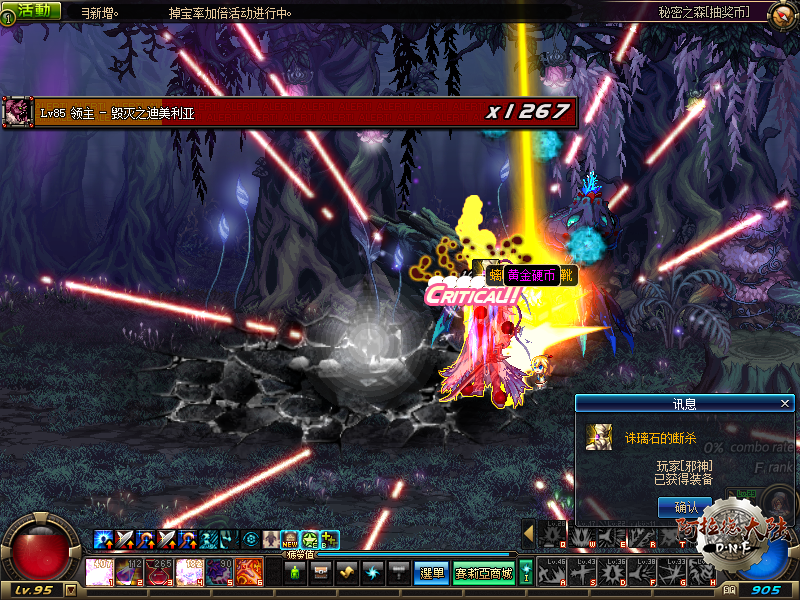Screen dimensions: 800x600
Task: Select quick slot 1 consumable item
Action: pyautogui.click(x=100, y=572)
